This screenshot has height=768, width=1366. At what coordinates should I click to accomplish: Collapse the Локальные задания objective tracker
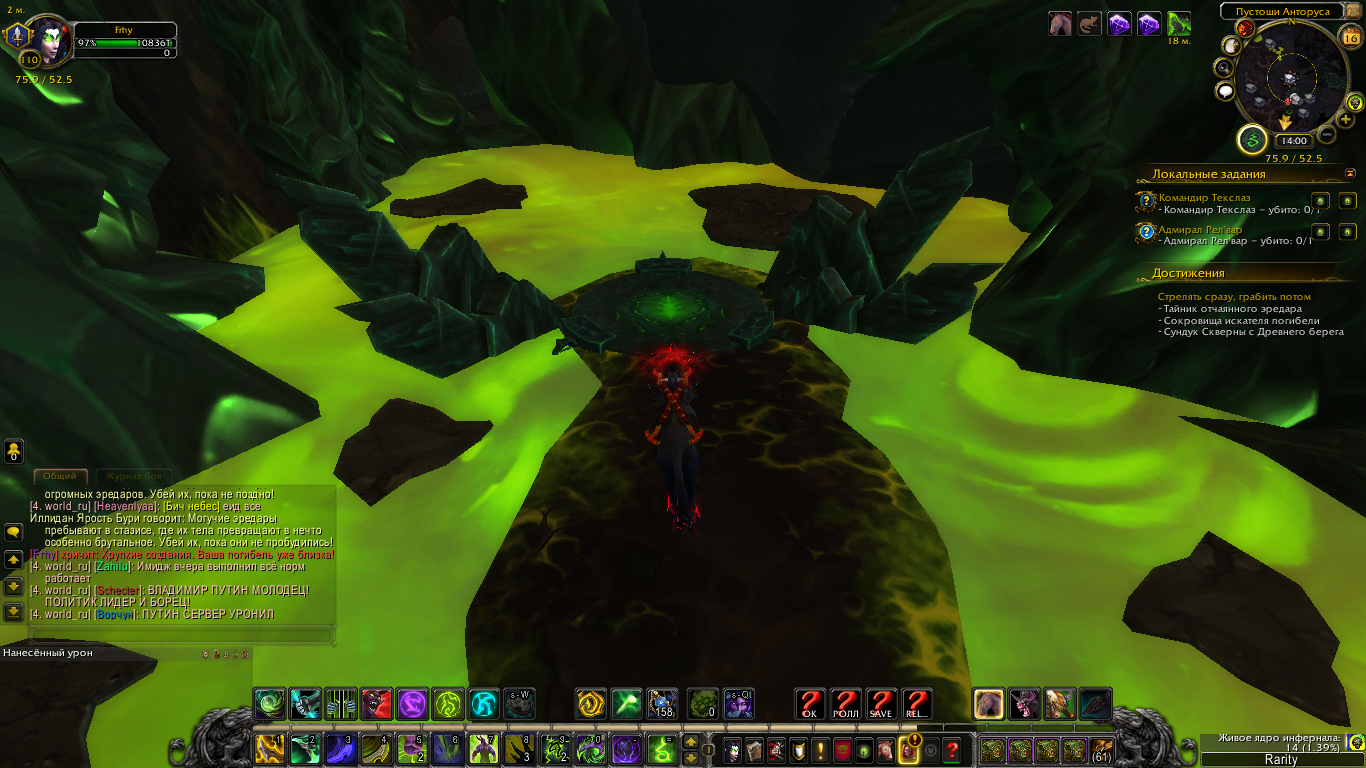[x=1351, y=173]
